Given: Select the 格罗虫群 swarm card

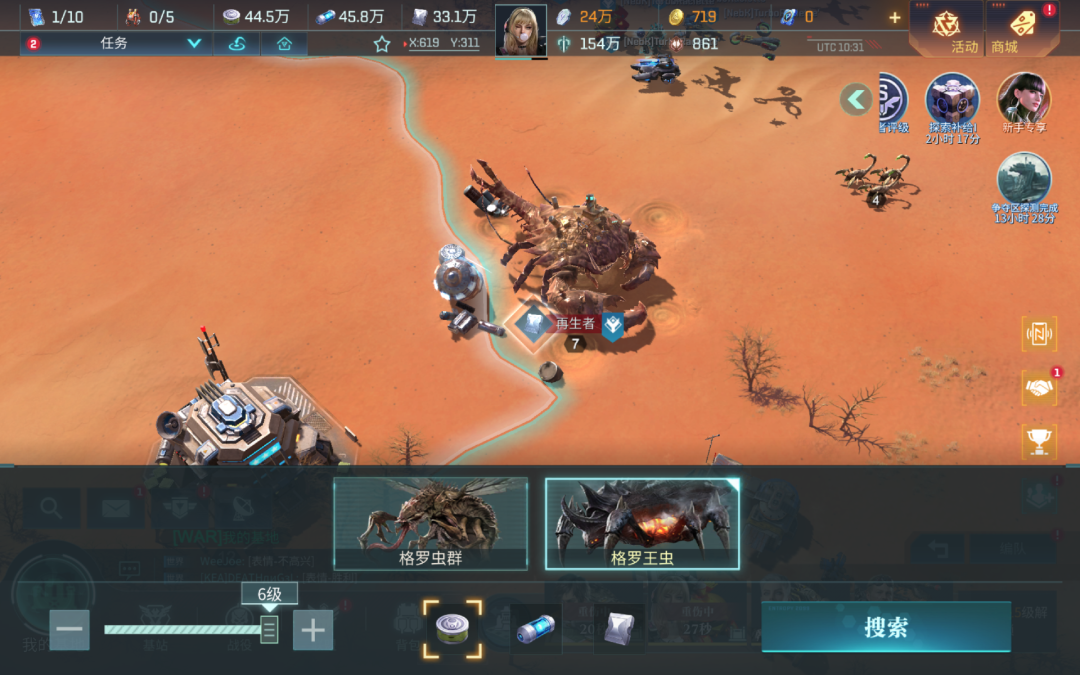Looking at the screenshot, I should [430, 523].
